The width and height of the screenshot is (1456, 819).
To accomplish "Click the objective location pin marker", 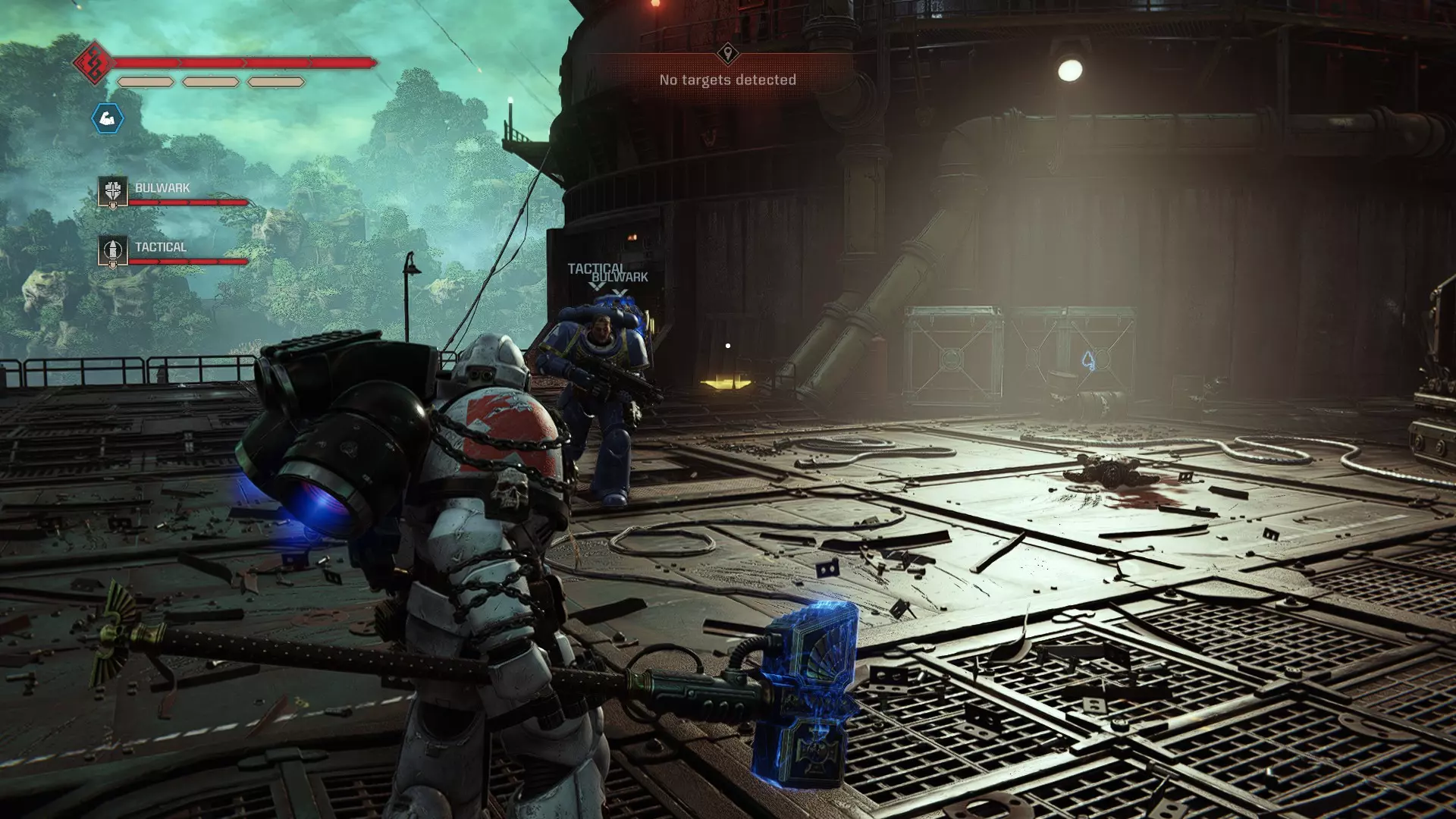I will (x=727, y=53).
